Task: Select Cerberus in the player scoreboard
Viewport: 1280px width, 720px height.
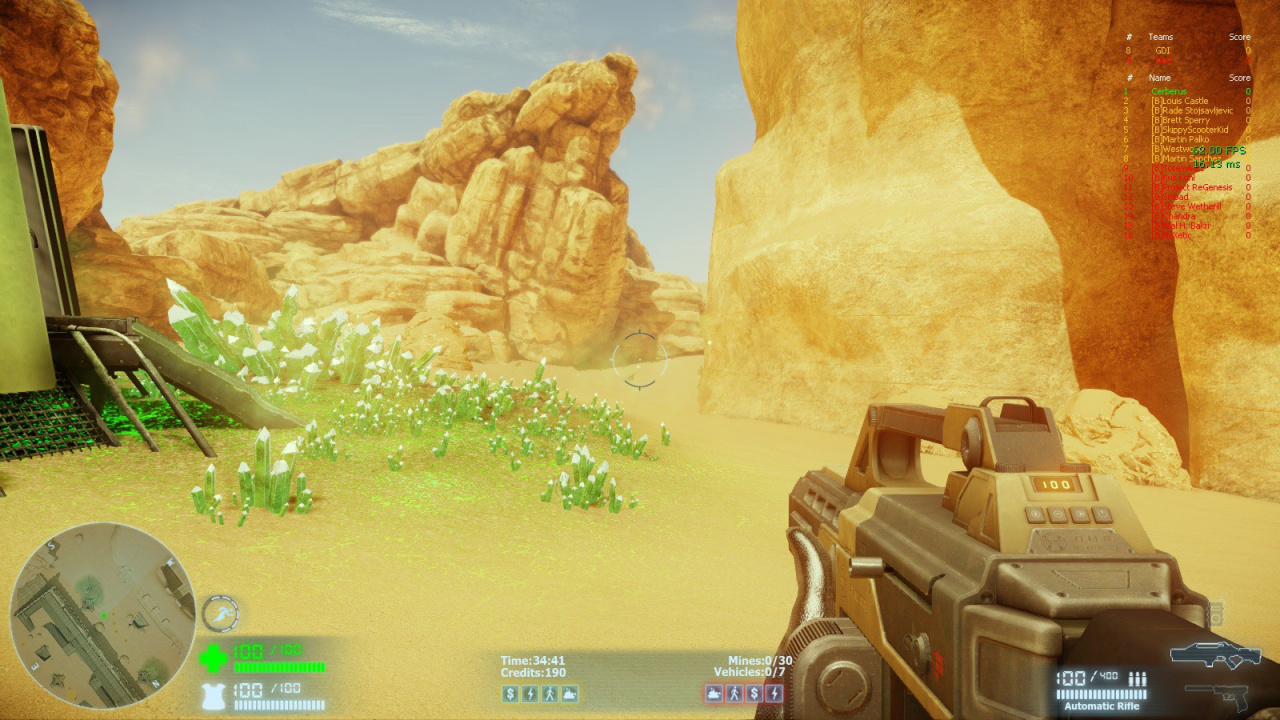Action: coord(1169,92)
